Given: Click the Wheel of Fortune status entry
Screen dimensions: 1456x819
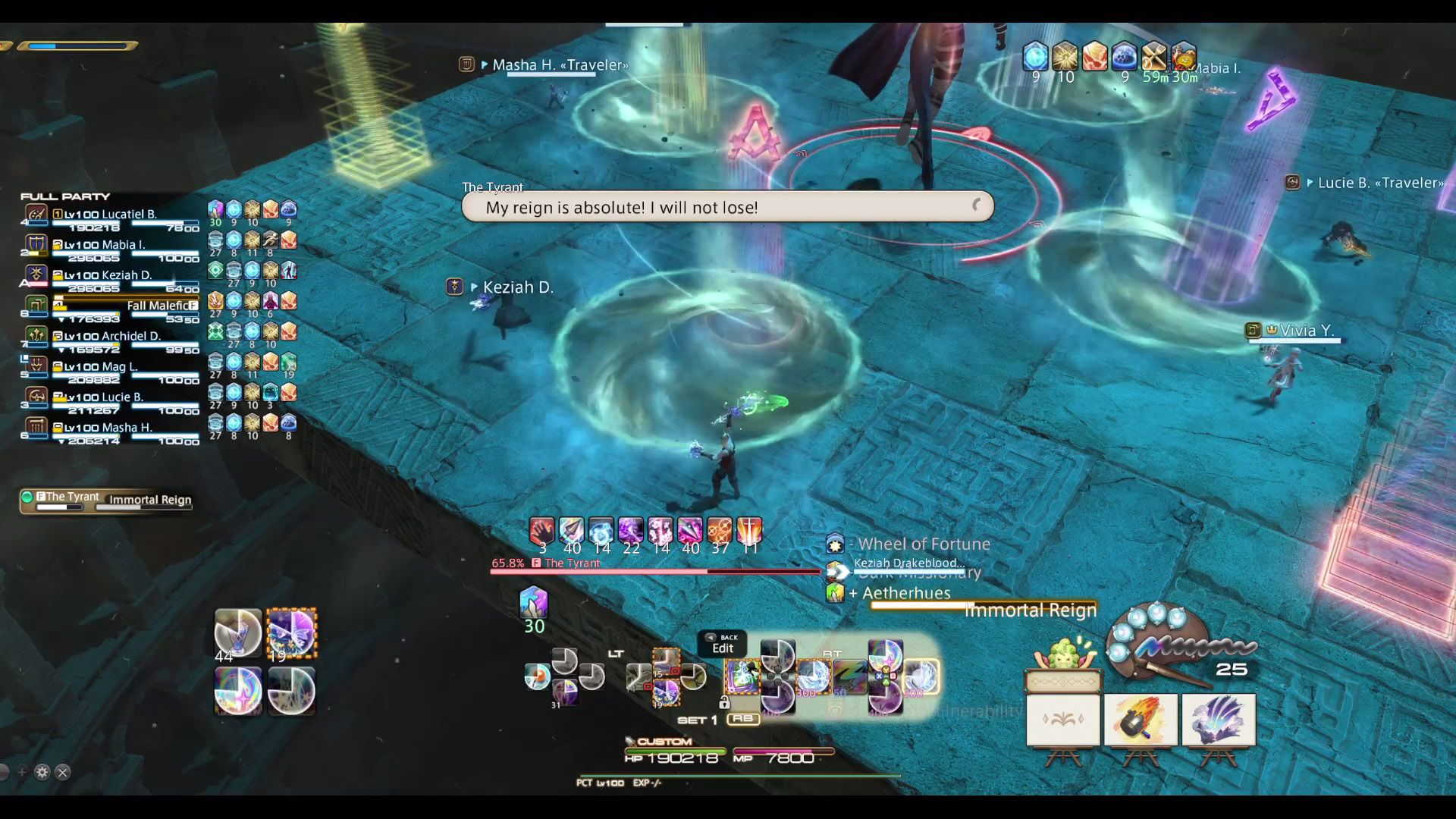Looking at the screenshot, I should click(923, 544).
